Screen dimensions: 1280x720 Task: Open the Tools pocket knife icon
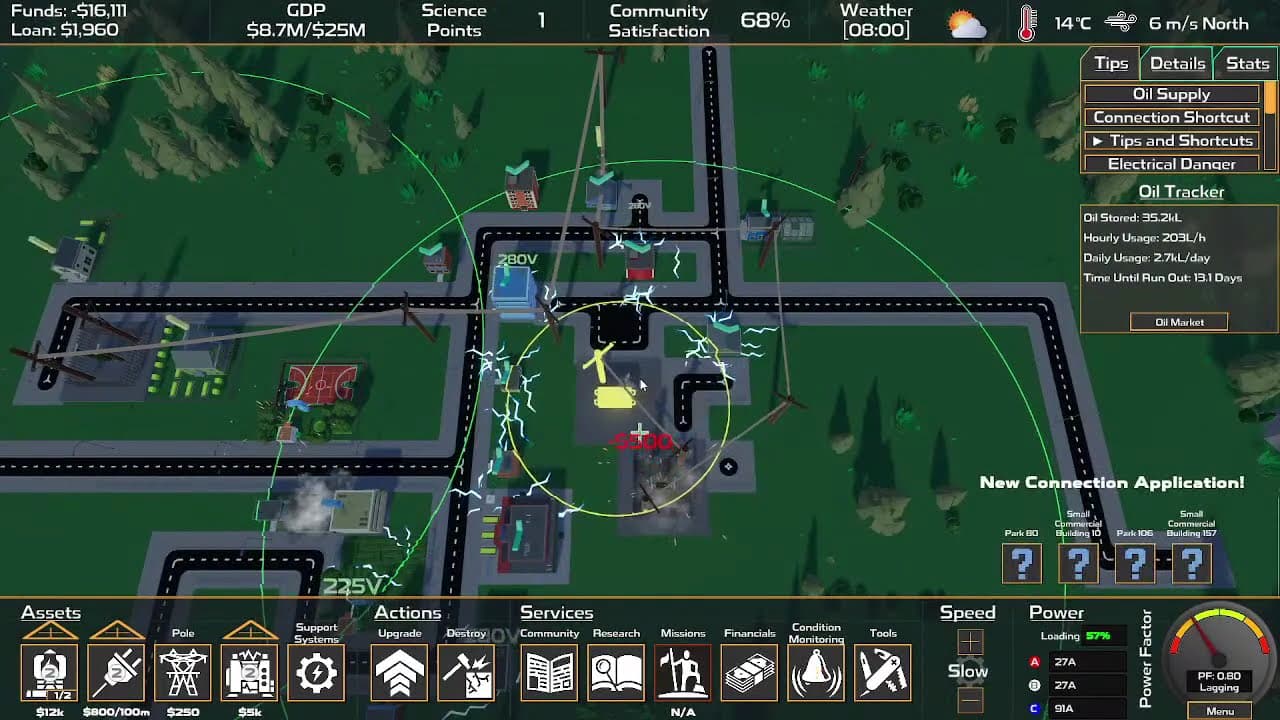coord(882,673)
